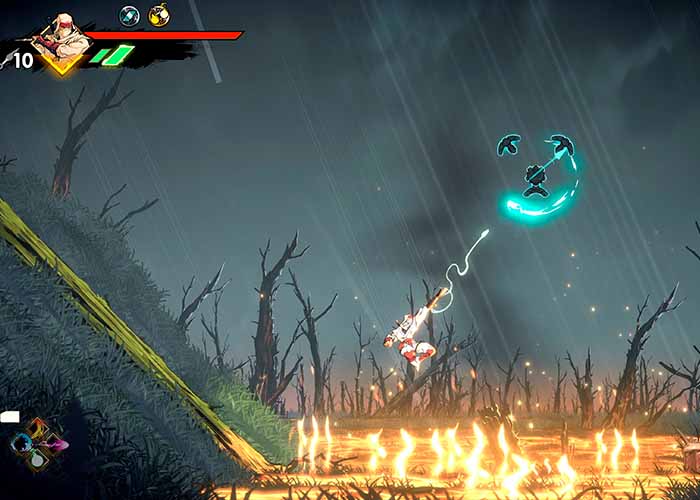The height and width of the screenshot is (500, 700).
Task: Activate the pale green orb skill slot
Action: [37, 460]
